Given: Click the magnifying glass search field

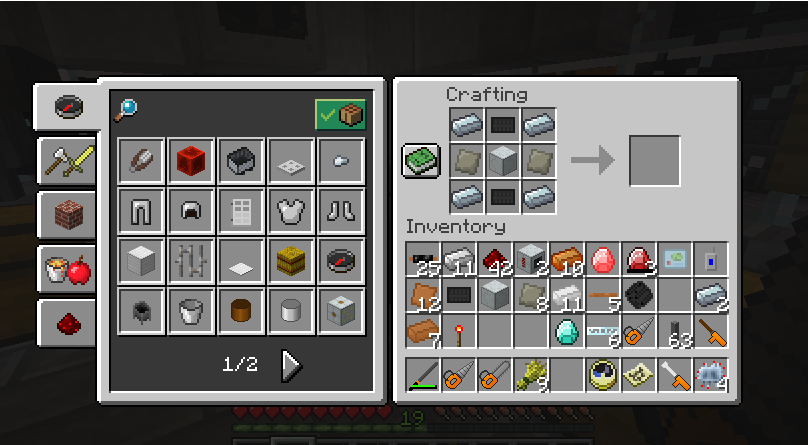Looking at the screenshot, I should tap(127, 109).
